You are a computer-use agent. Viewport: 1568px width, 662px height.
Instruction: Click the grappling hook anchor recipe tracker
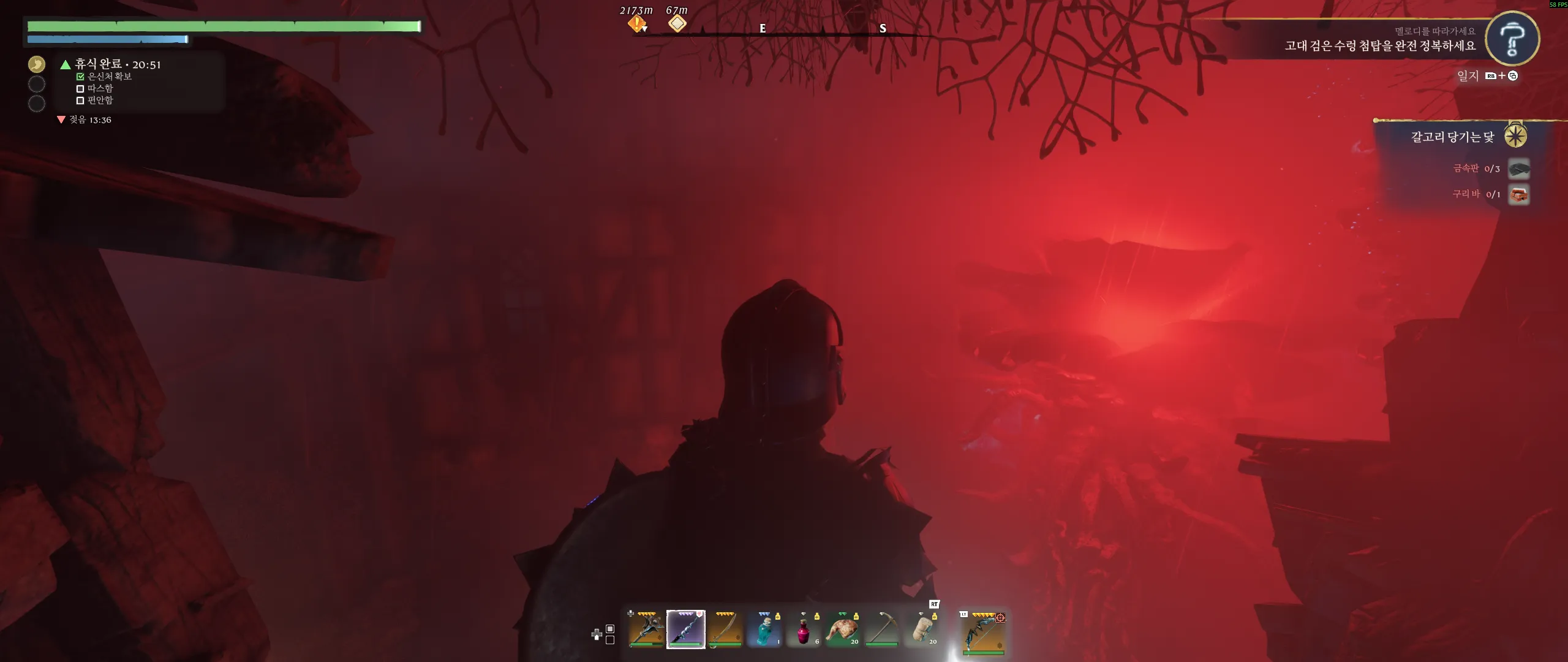pos(1453,137)
